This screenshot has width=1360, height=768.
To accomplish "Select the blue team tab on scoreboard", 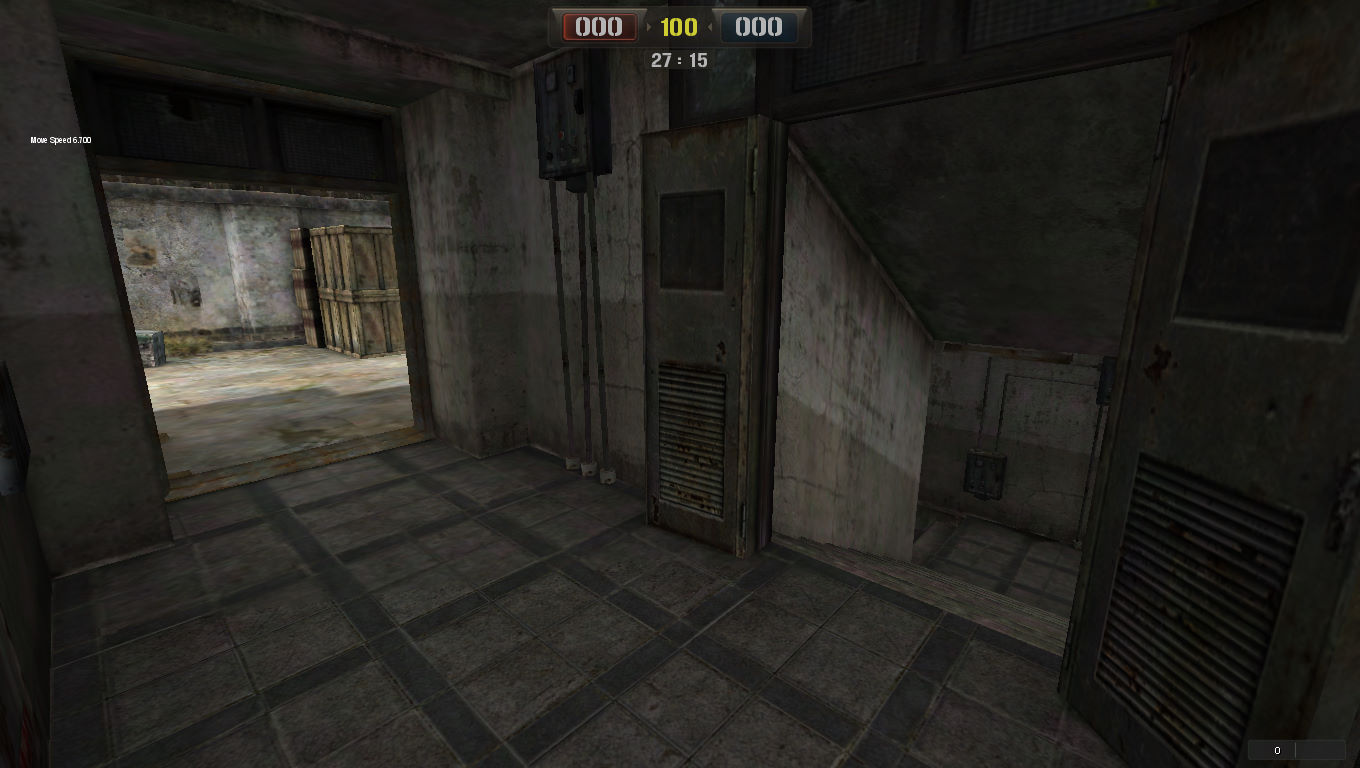I will (761, 27).
